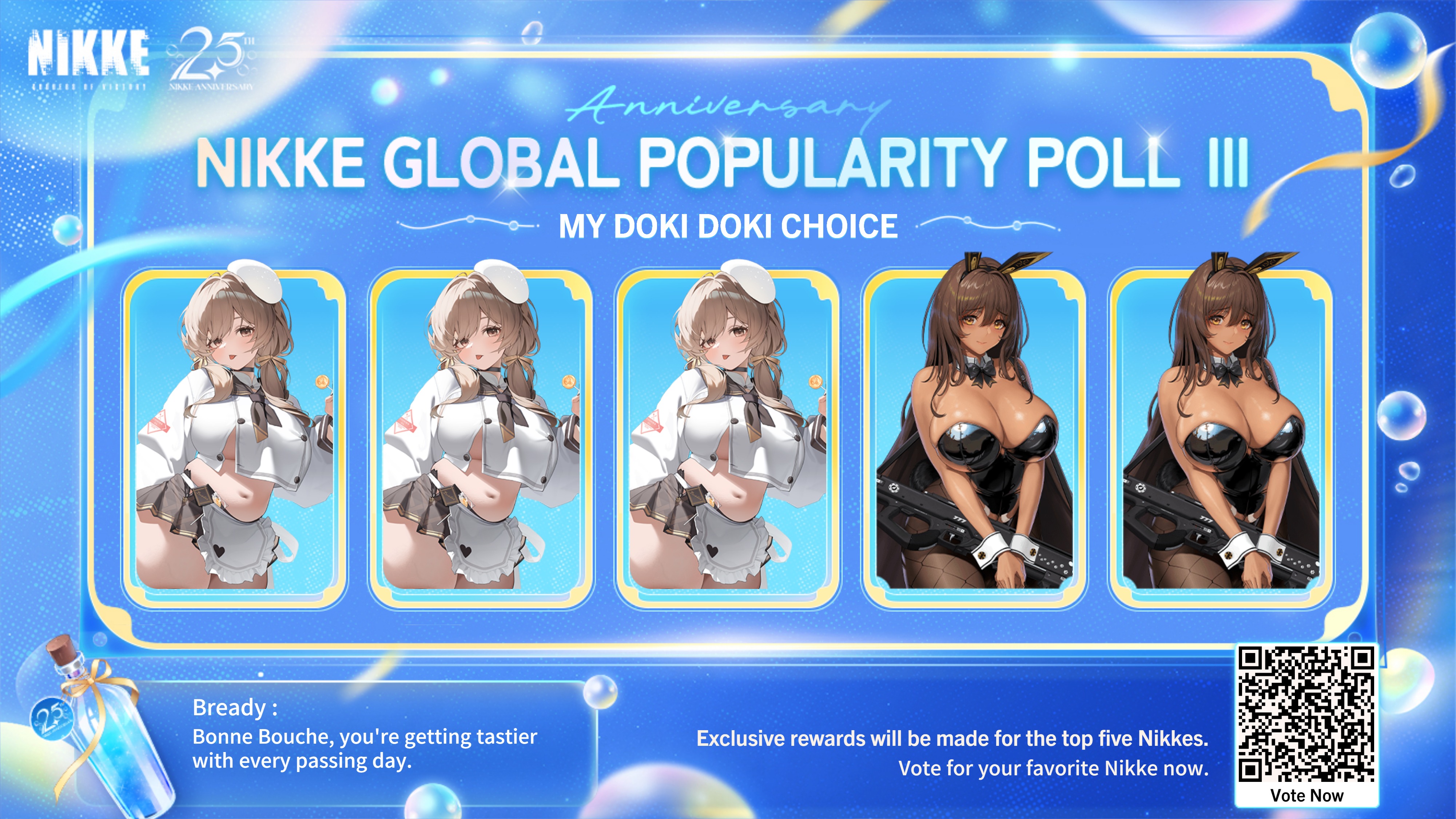The image size is (1456, 819).
Task: Click the Vote Now QR code
Action: click(1306, 715)
